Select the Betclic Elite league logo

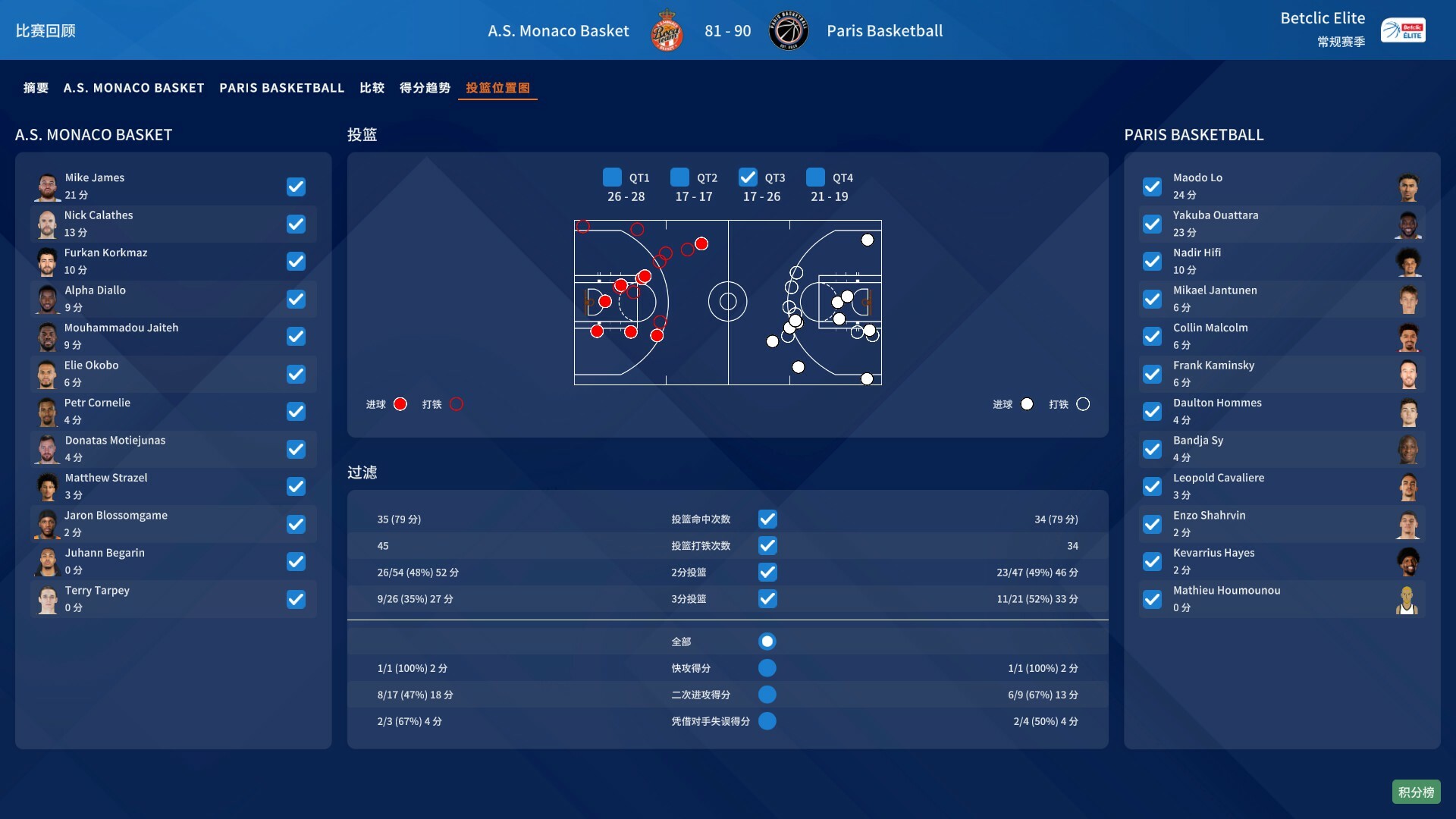coord(1404,30)
